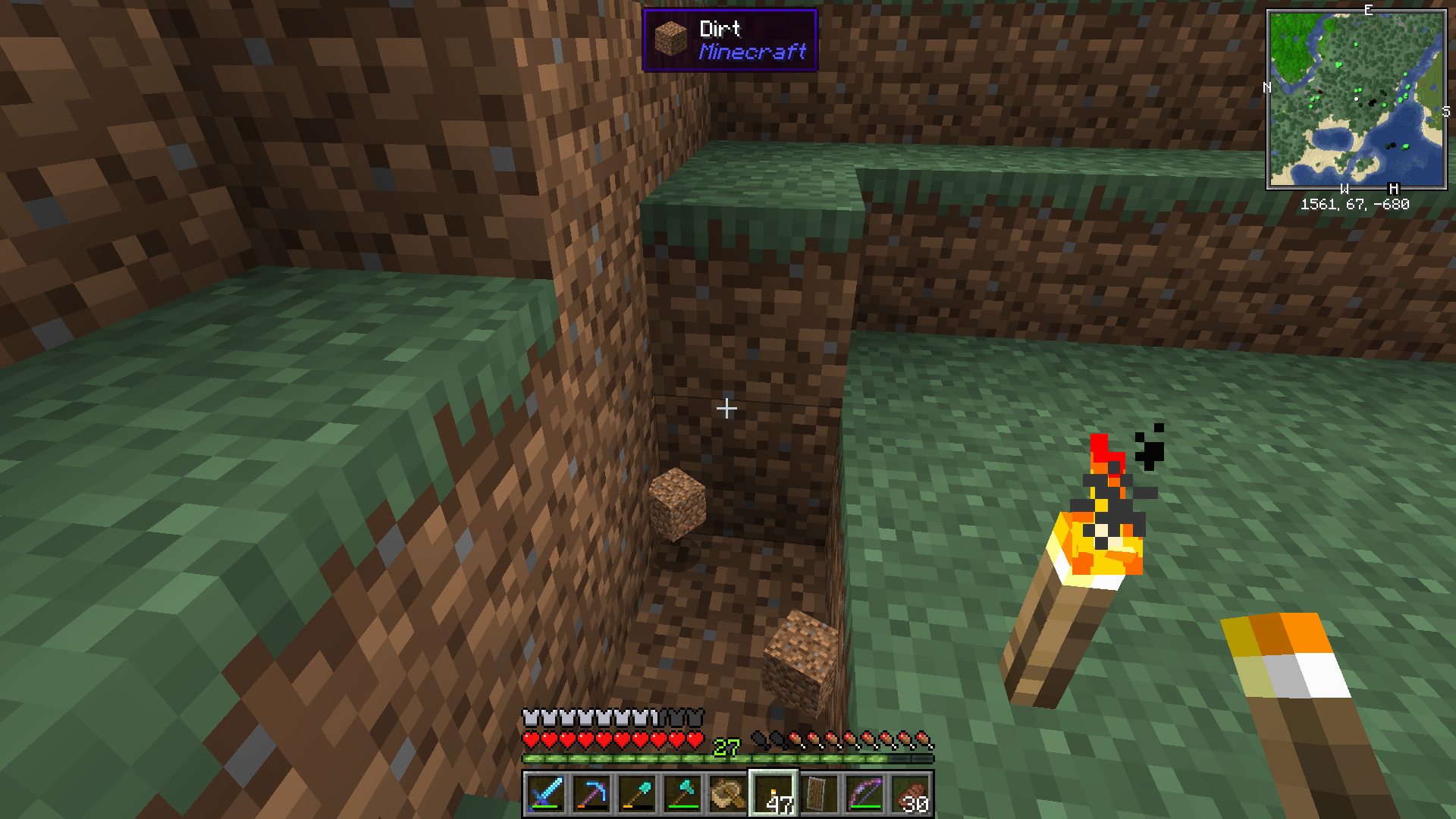Select the diamond sword hotbar slot

tap(545, 794)
